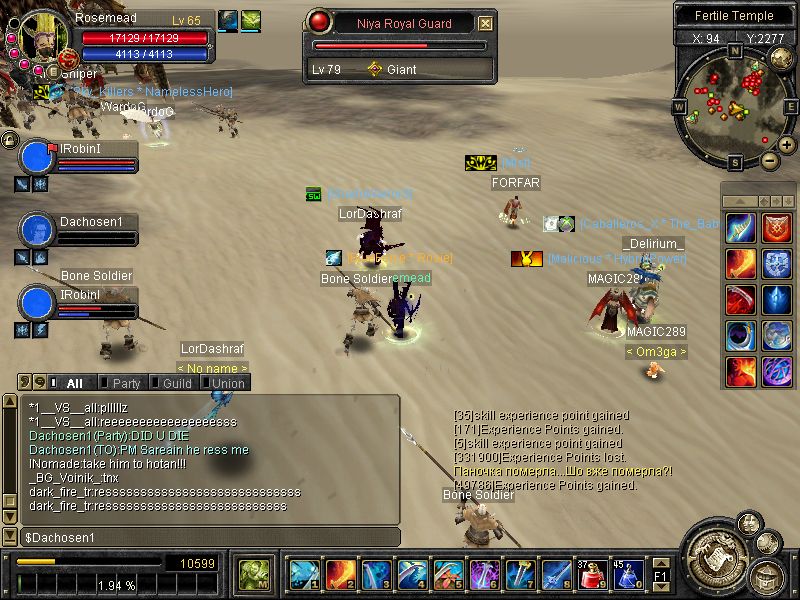The height and width of the screenshot is (600, 800).
Task: Toggle the F1 hotbar page selector
Action: (660, 575)
